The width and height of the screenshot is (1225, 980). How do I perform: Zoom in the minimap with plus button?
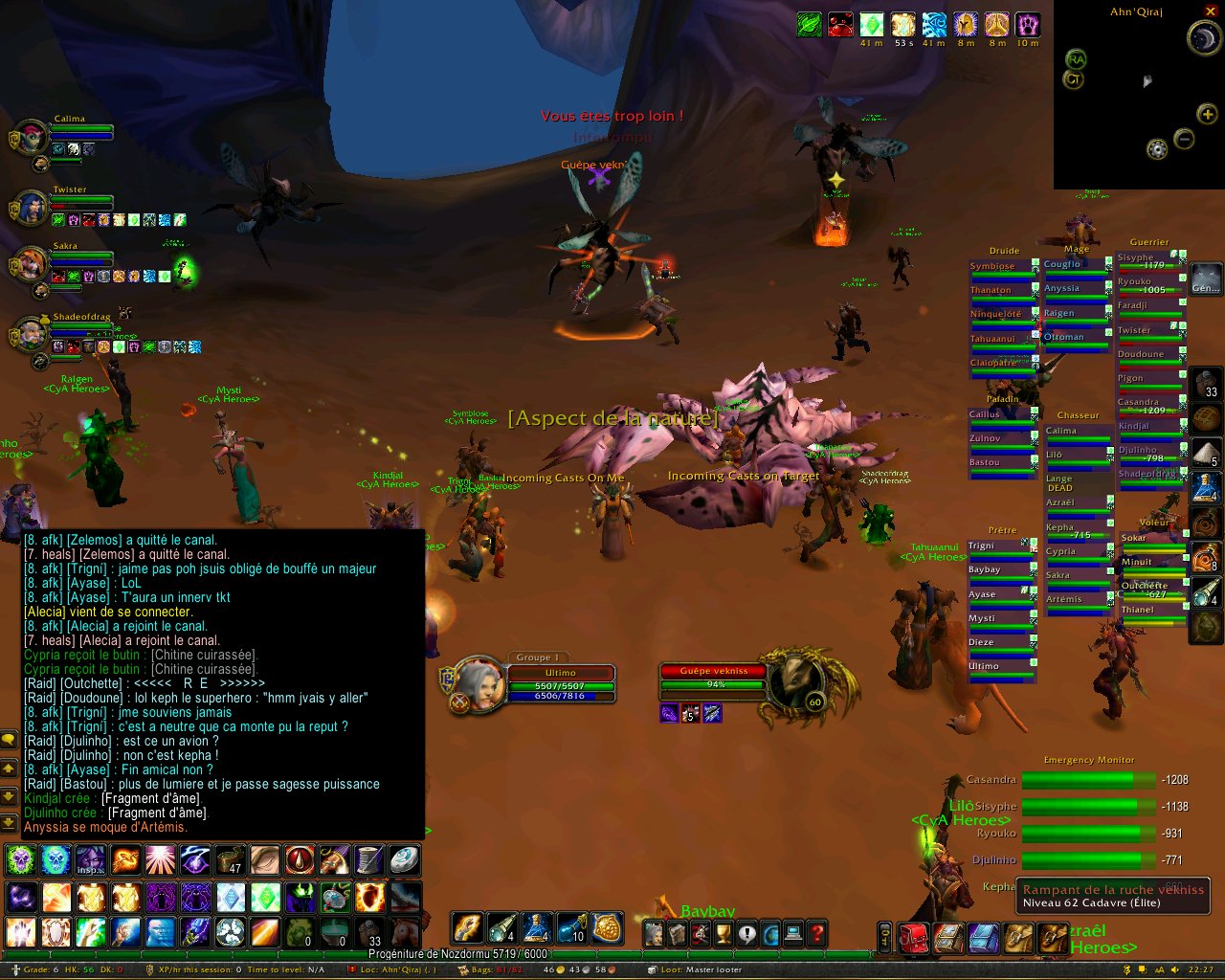(x=1208, y=115)
